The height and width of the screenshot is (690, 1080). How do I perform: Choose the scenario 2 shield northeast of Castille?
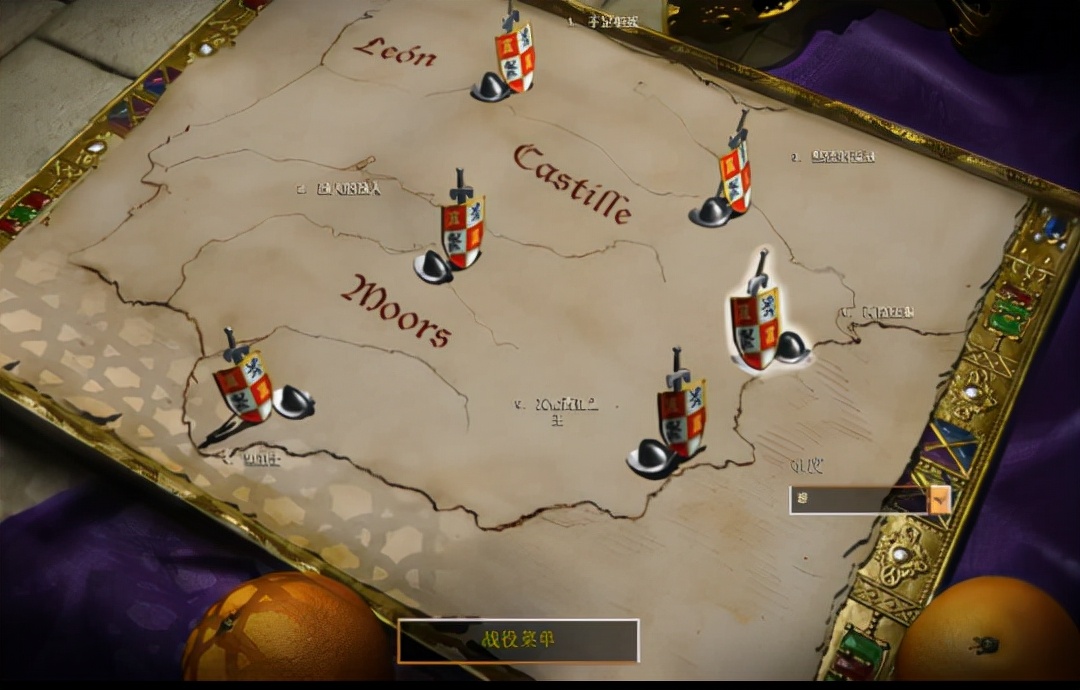(735, 177)
